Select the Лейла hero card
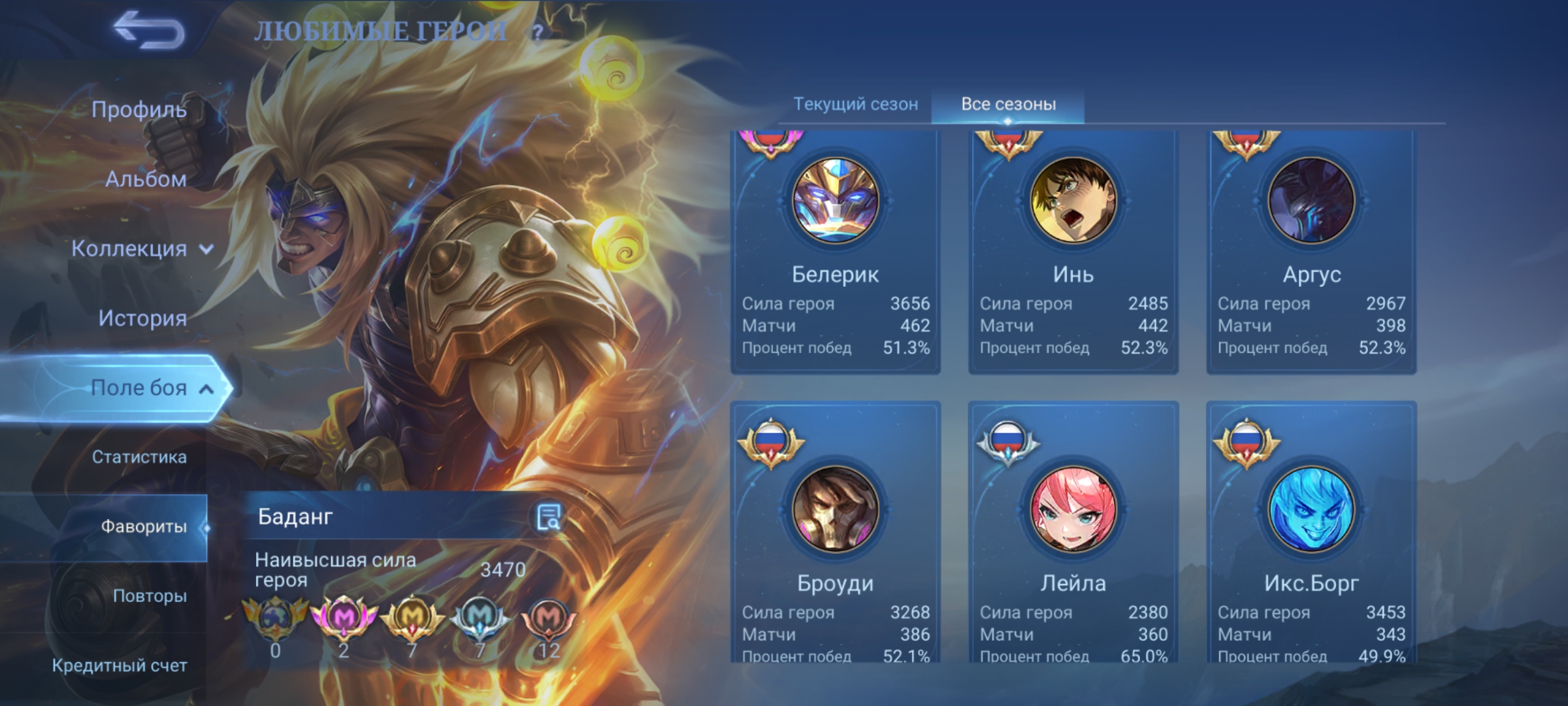1568x706 pixels. 1073,533
